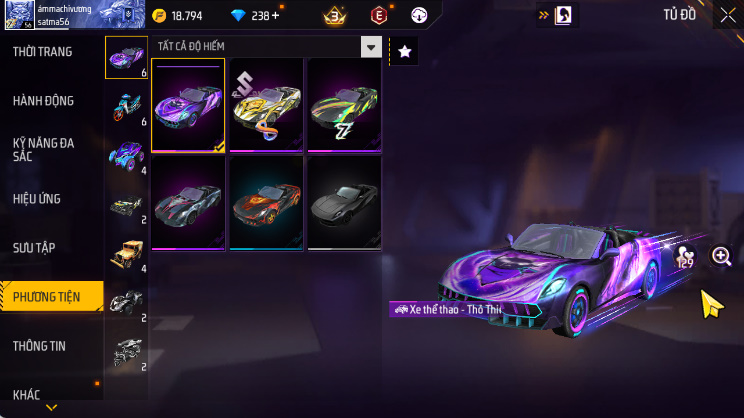Show the motorcycle vehicle category
The height and width of the screenshot is (418, 744).
click(127, 107)
